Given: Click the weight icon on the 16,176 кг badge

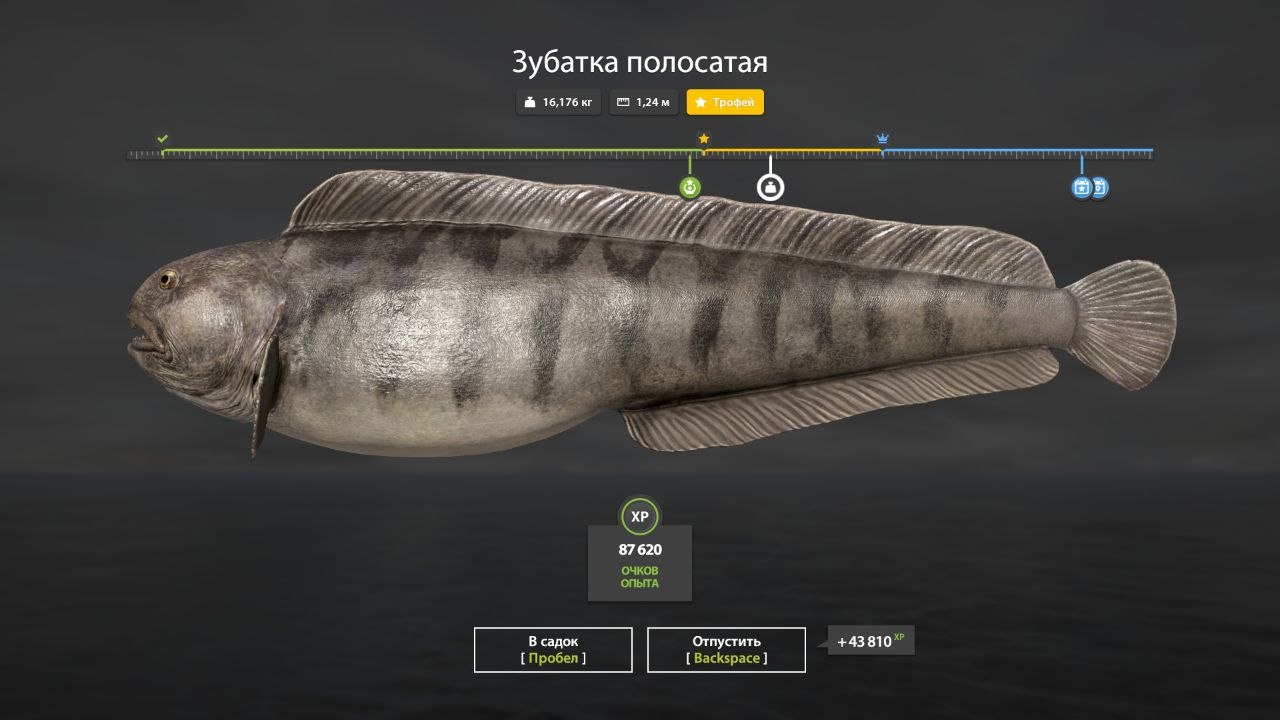Looking at the screenshot, I should click(x=530, y=102).
